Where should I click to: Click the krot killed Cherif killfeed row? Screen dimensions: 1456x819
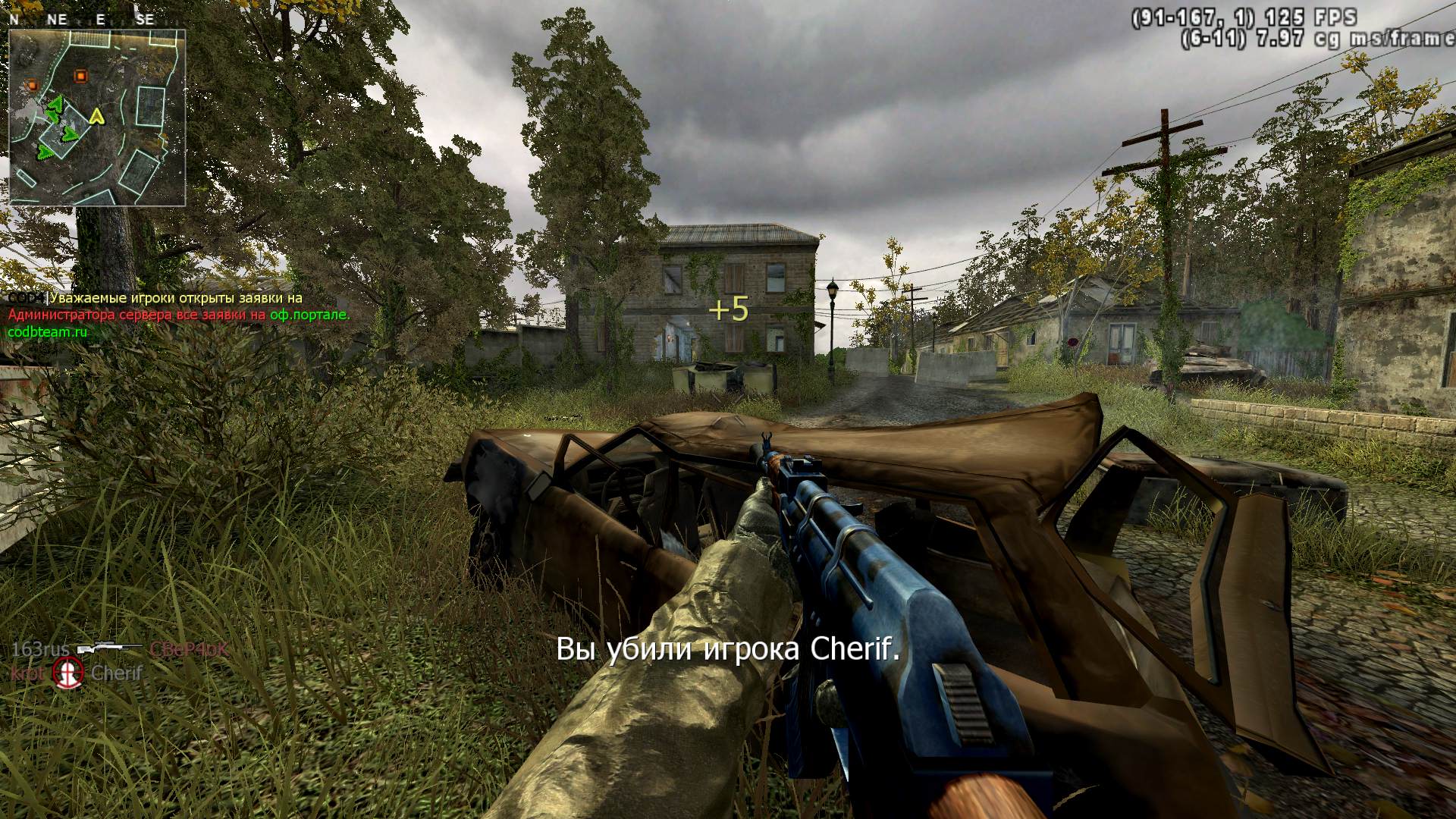pyautogui.click(x=76, y=673)
